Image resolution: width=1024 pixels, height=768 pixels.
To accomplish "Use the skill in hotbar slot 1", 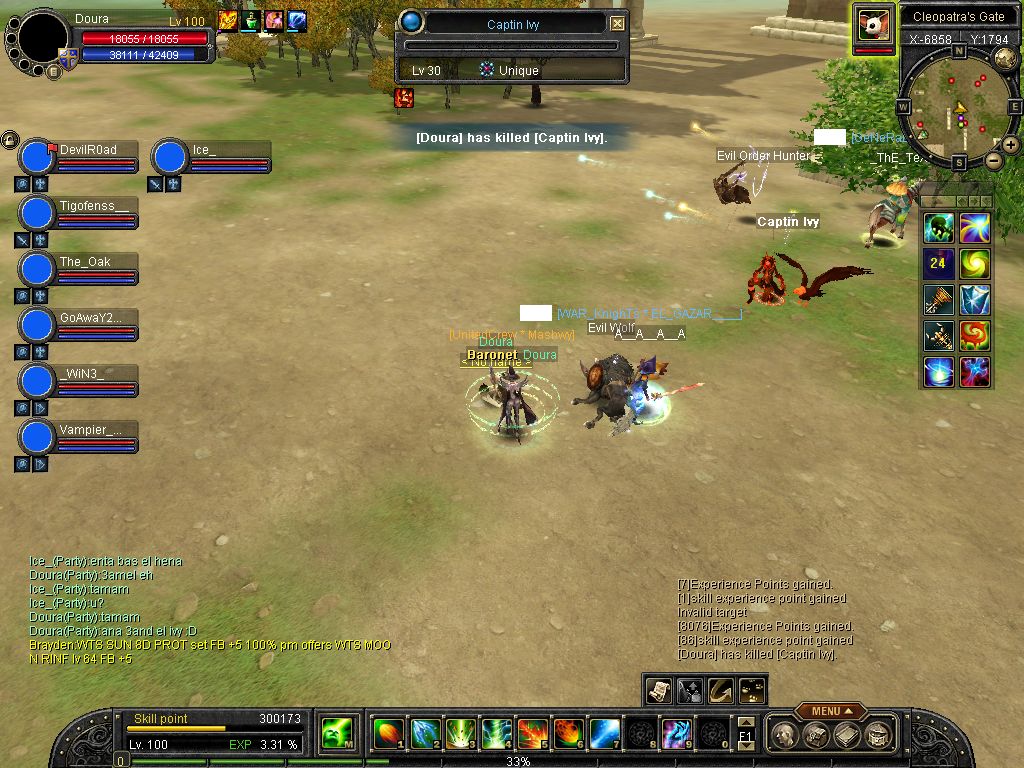I will tap(387, 734).
